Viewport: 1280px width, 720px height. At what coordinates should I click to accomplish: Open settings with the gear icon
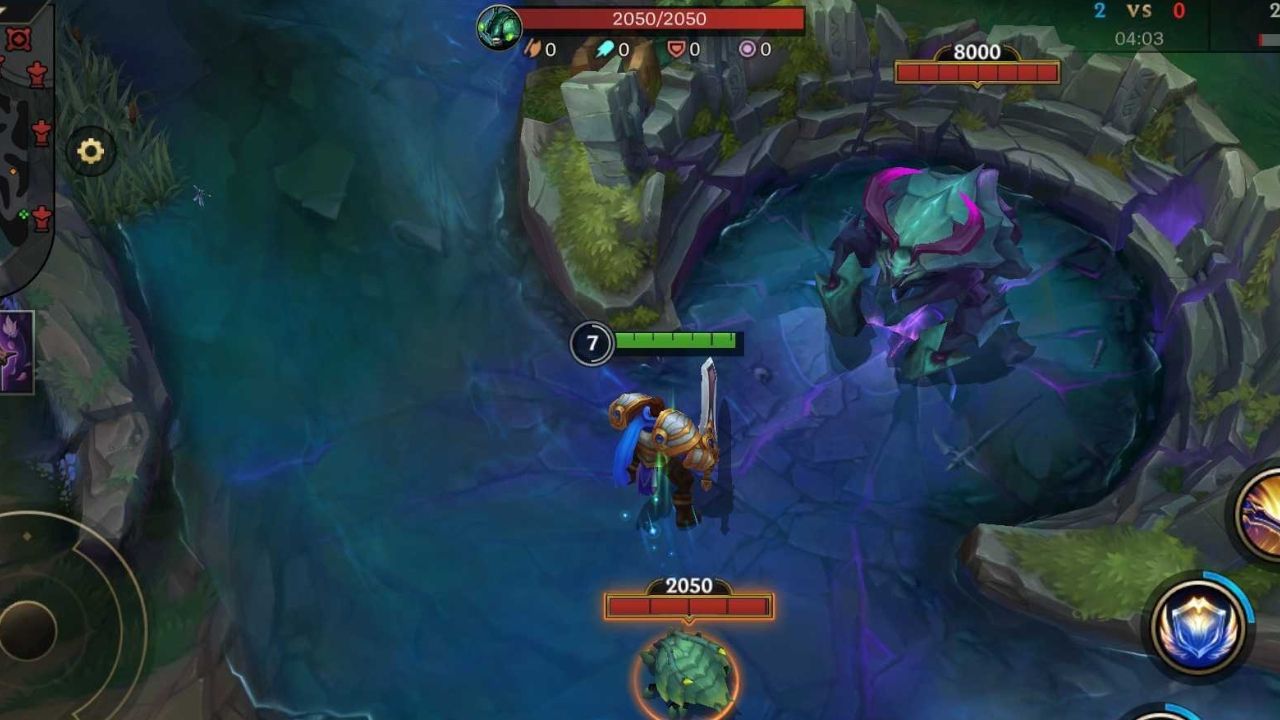(91, 152)
